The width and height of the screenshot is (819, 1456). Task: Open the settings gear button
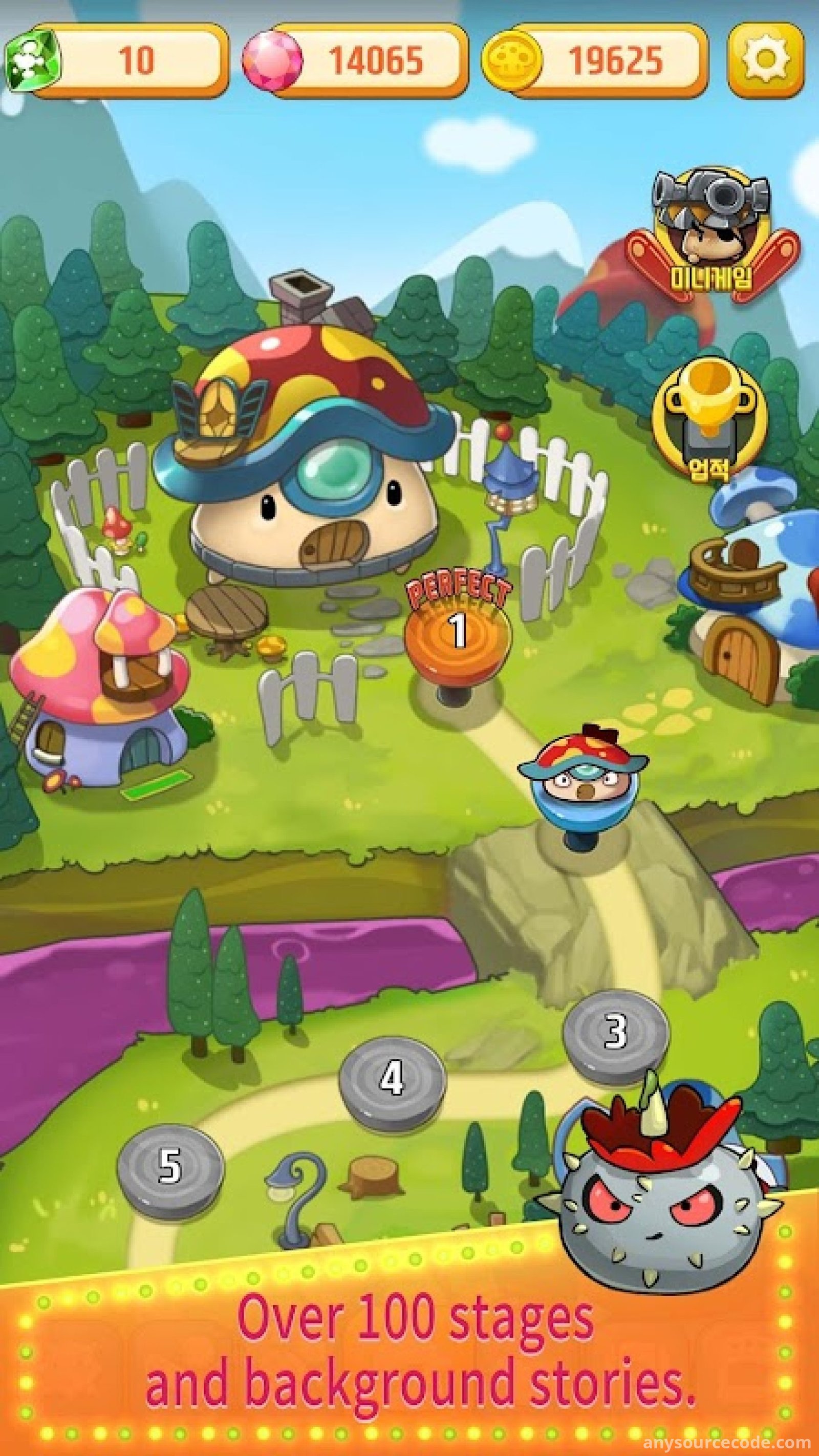[x=765, y=59]
